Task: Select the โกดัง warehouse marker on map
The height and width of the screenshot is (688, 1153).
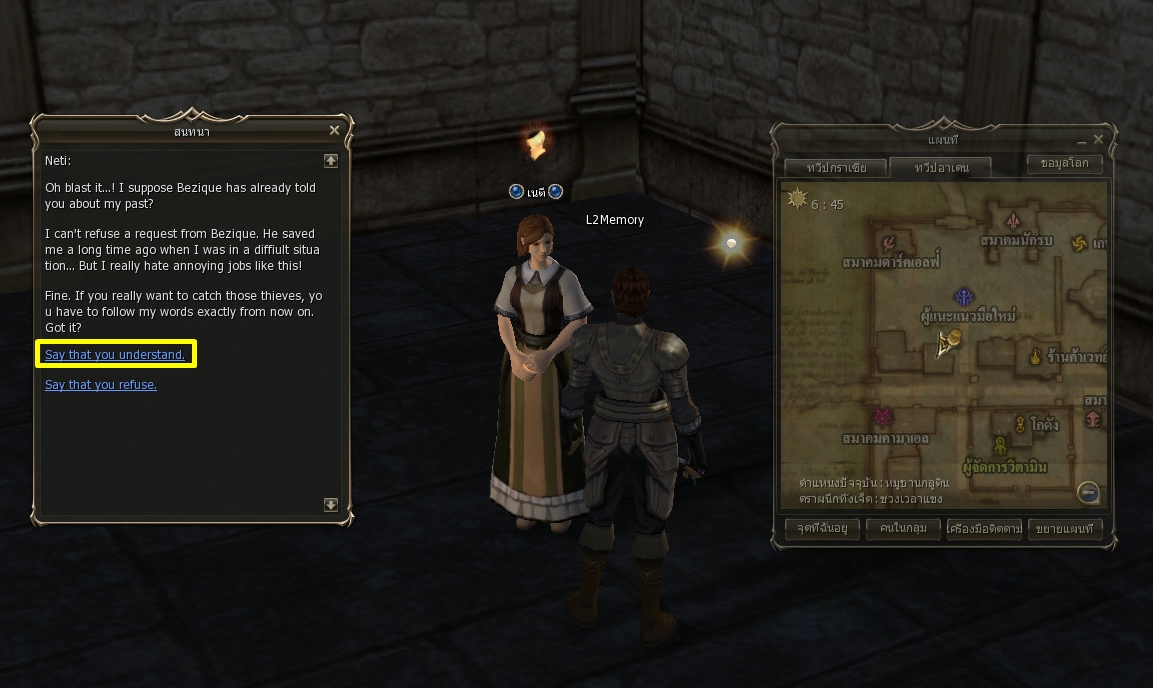Action: (1020, 423)
